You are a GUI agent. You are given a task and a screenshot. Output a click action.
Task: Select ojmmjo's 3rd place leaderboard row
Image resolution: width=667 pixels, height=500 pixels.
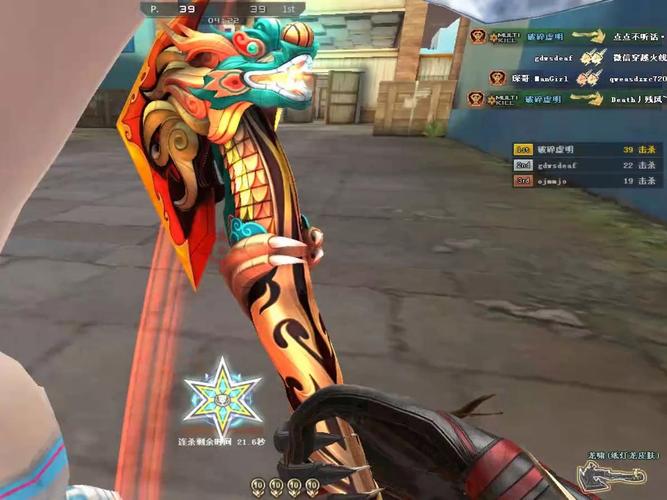(x=586, y=181)
